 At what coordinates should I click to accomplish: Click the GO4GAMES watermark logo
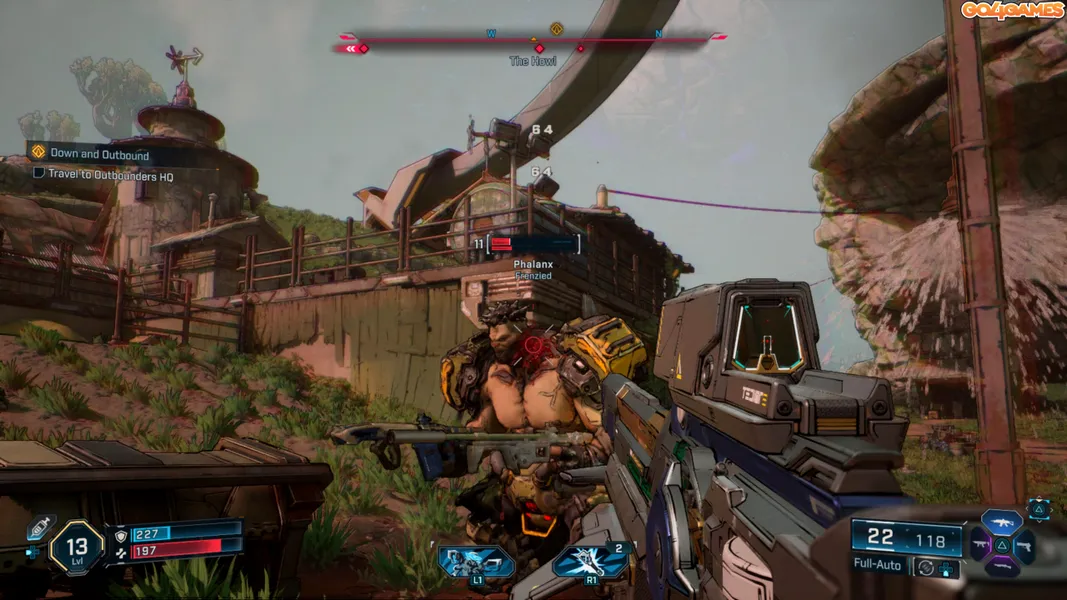1012,10
